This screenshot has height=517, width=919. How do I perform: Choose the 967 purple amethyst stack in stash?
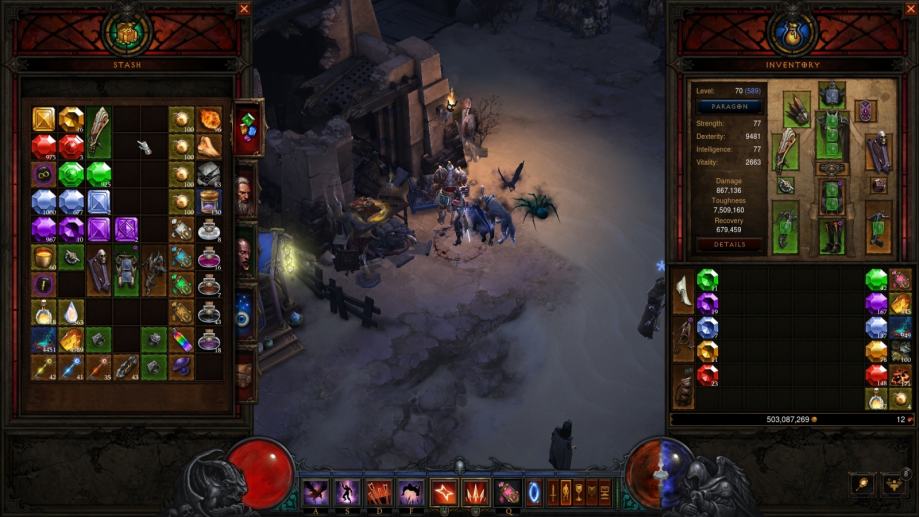coord(43,230)
